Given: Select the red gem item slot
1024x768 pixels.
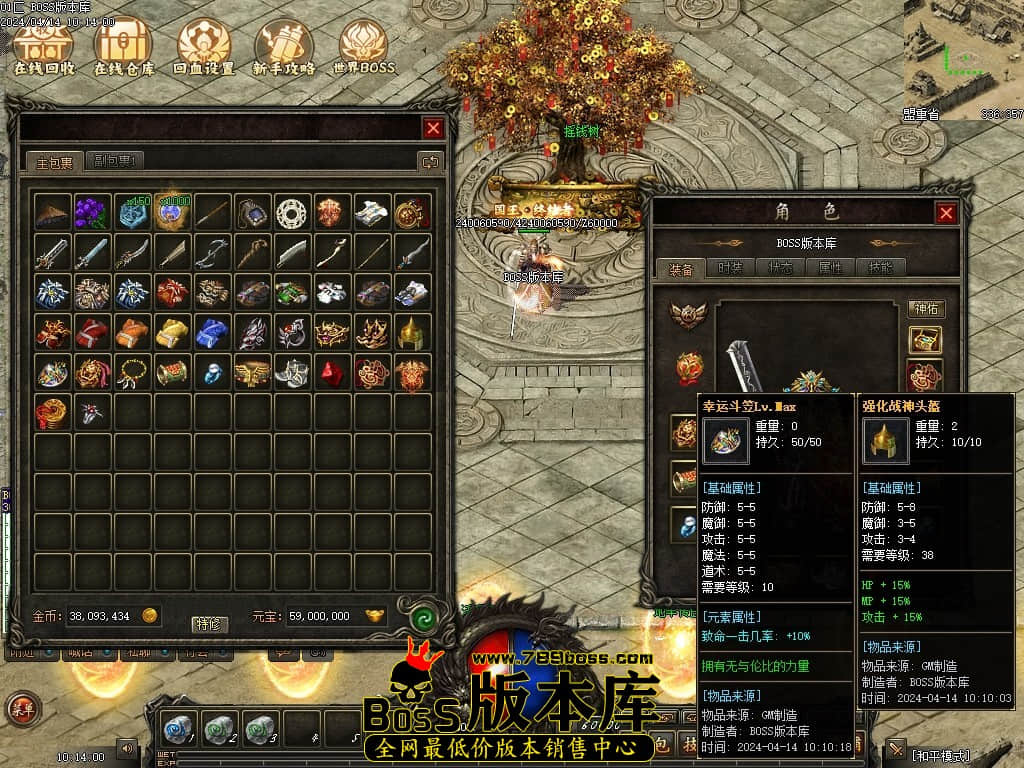Looking at the screenshot, I should [332, 372].
